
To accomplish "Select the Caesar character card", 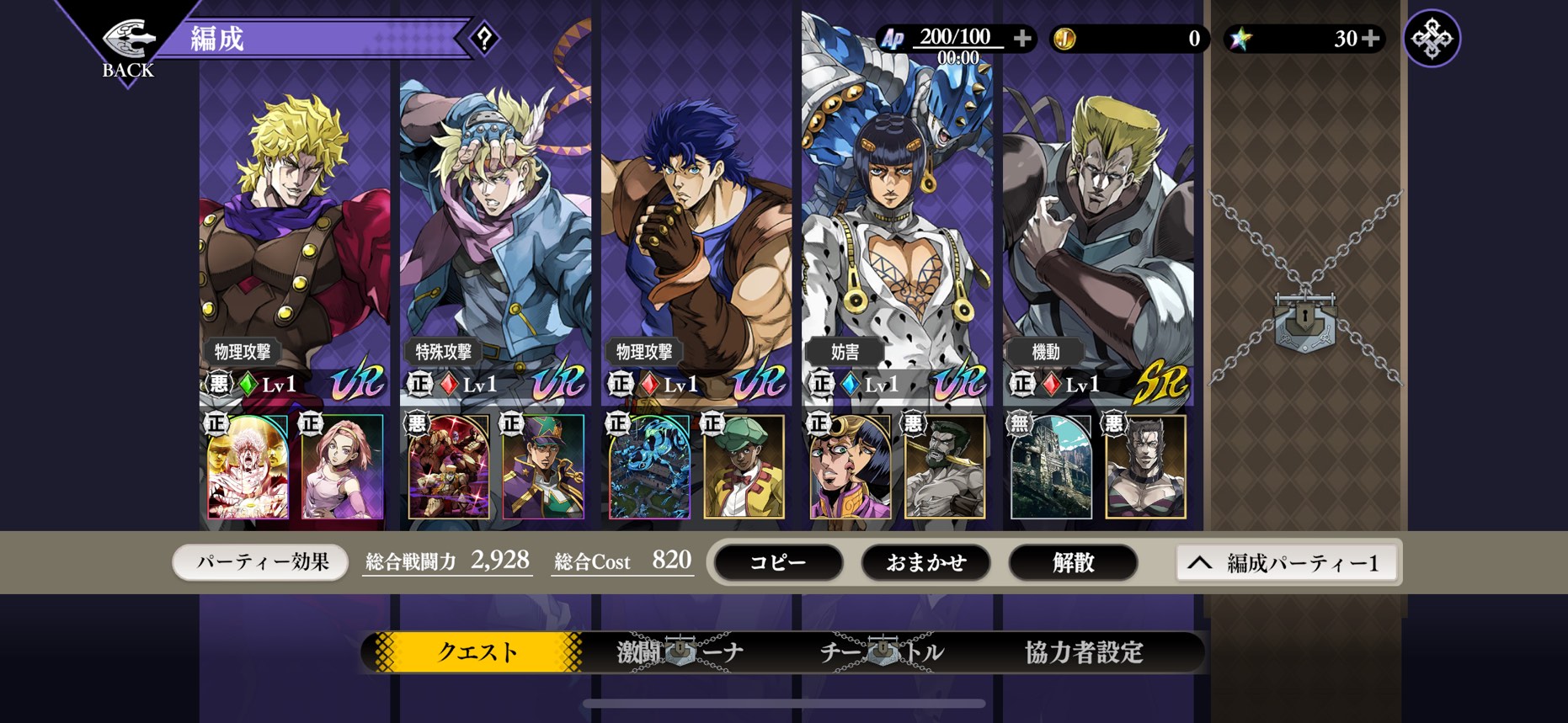I will (x=495, y=236).
